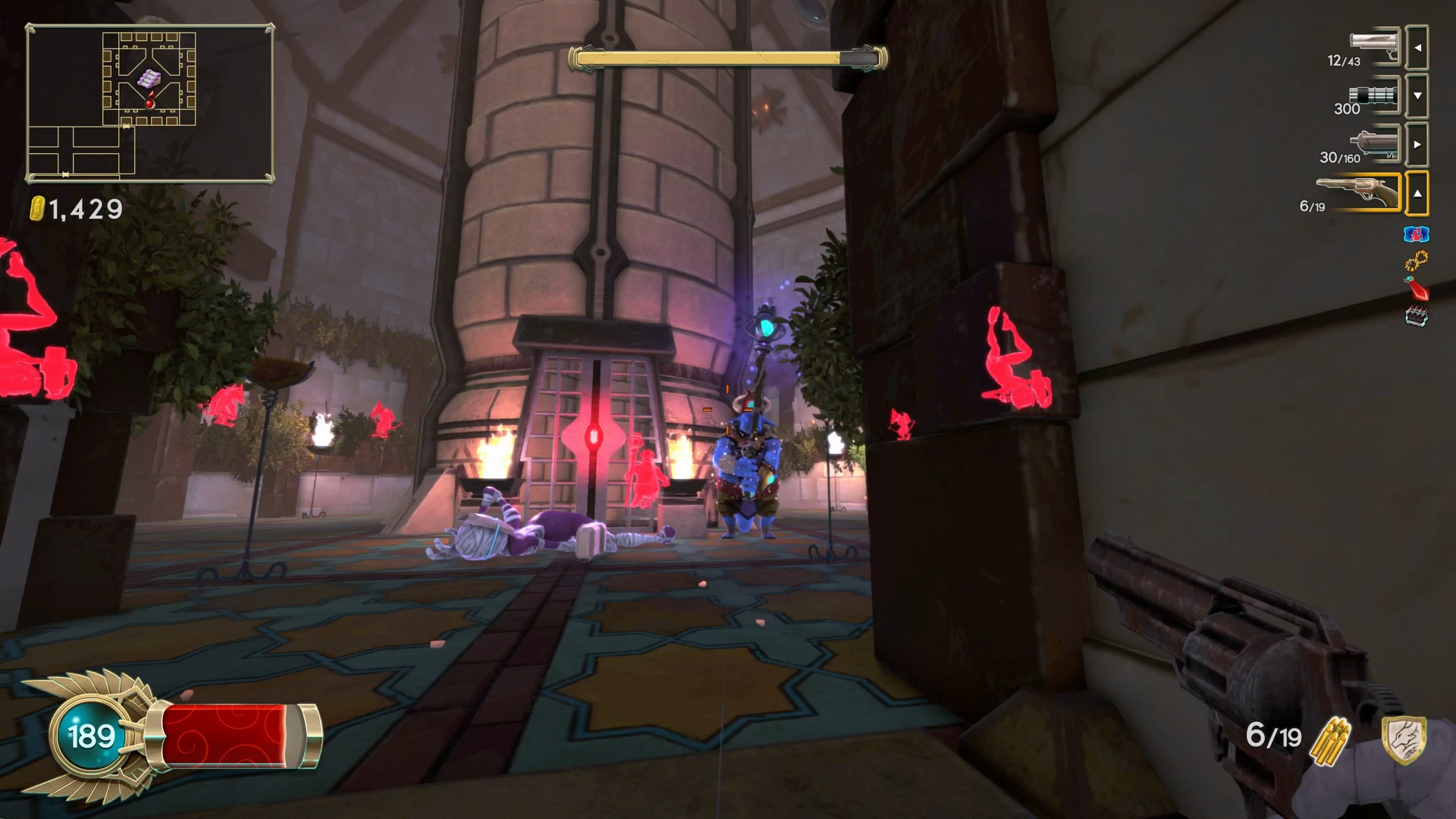Click the dungeon room minimap
The height and width of the screenshot is (819, 1456).
tap(149, 103)
